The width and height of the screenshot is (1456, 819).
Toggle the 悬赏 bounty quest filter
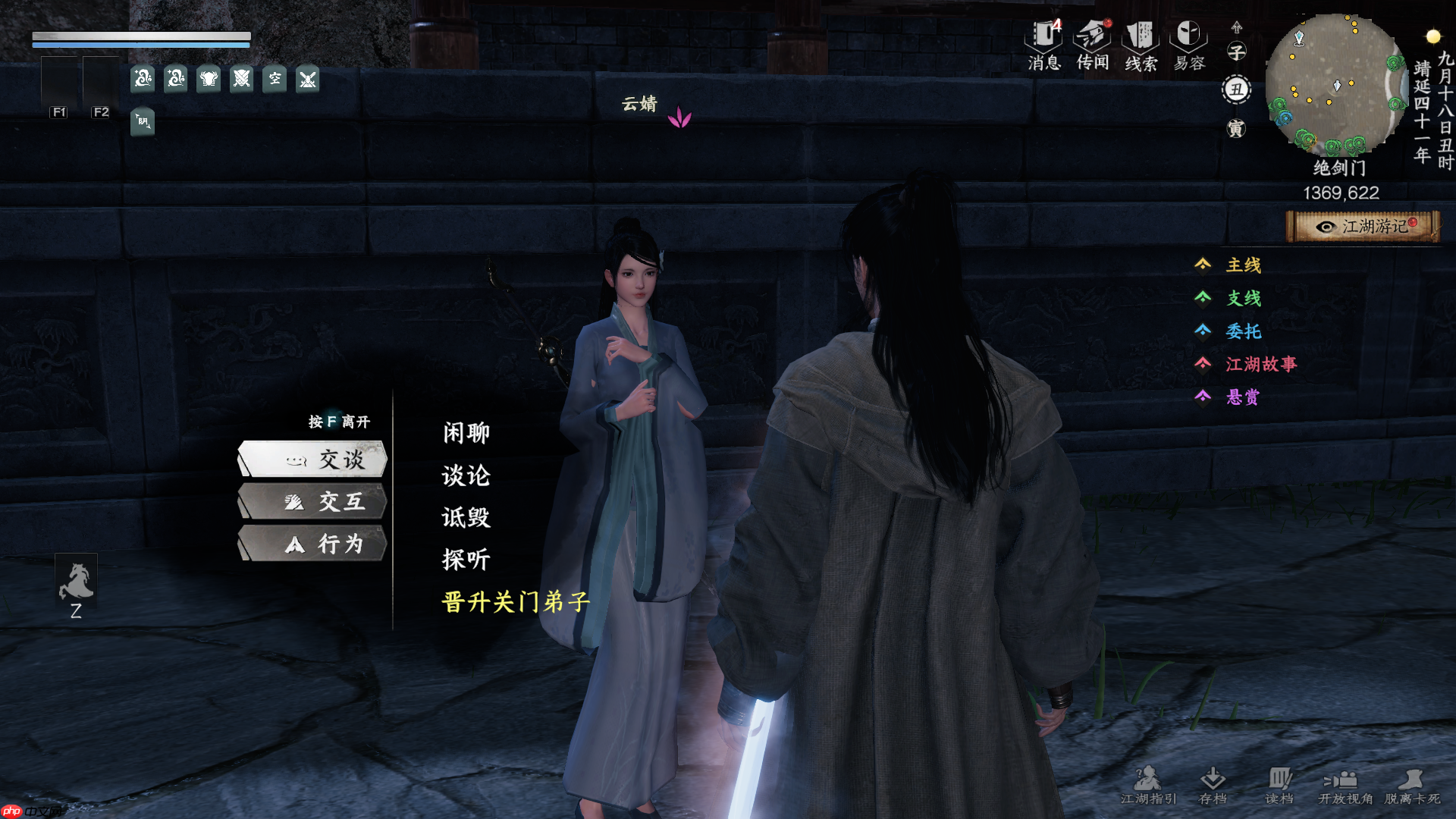(x=1244, y=397)
